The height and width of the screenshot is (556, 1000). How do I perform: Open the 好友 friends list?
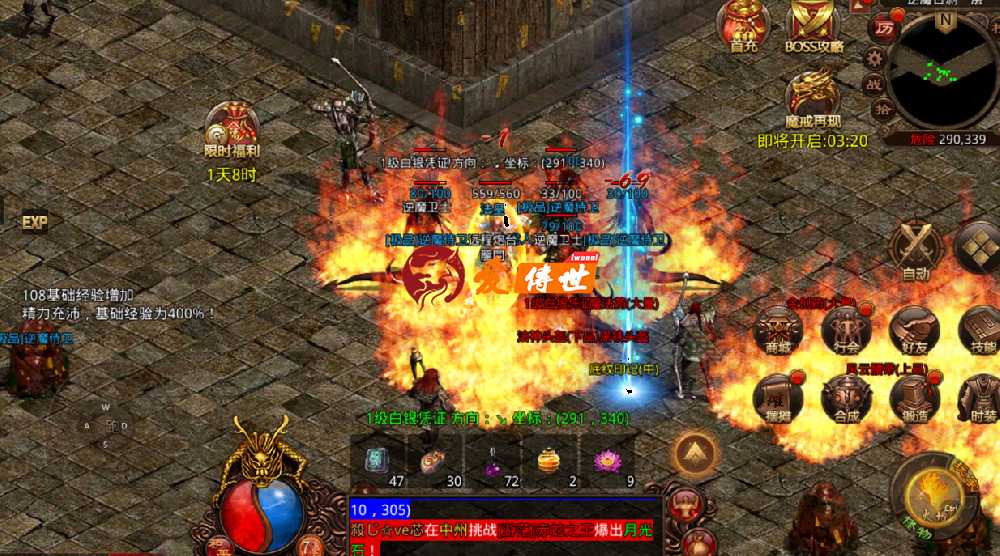pyautogui.click(x=914, y=328)
